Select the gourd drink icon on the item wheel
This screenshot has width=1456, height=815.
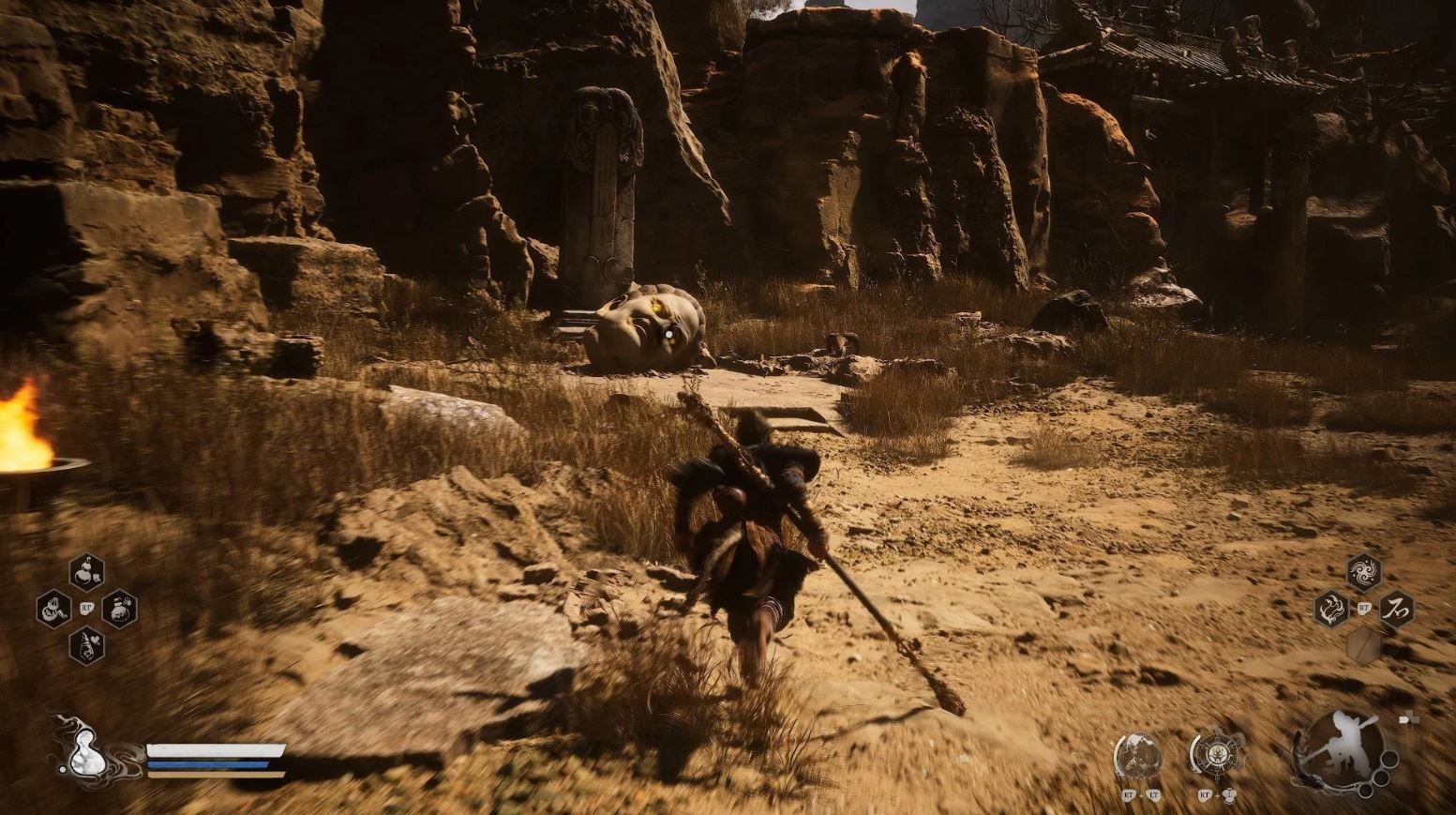53,609
